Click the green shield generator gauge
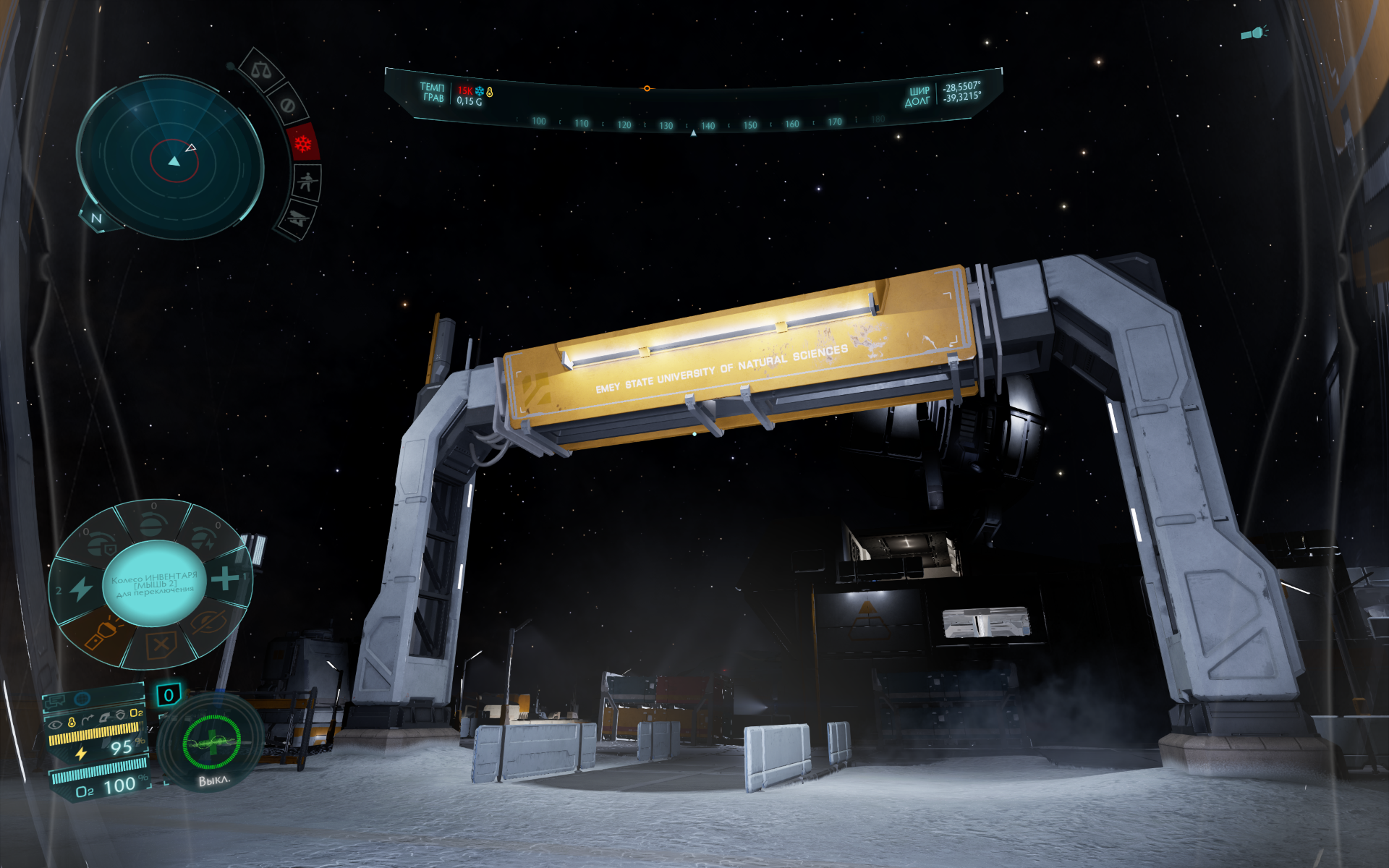 [211, 742]
